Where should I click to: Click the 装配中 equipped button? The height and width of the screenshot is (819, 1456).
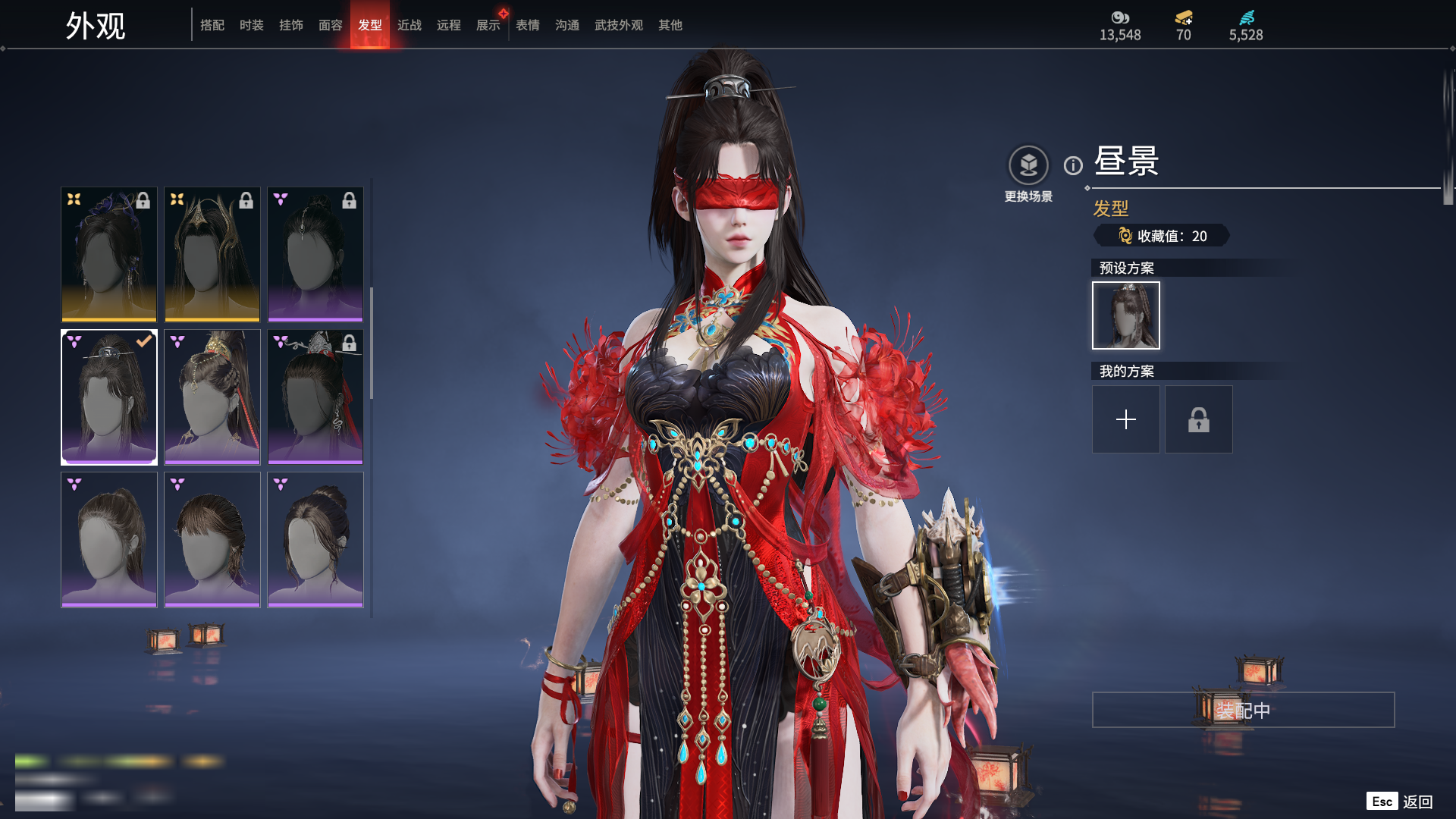click(x=1243, y=710)
